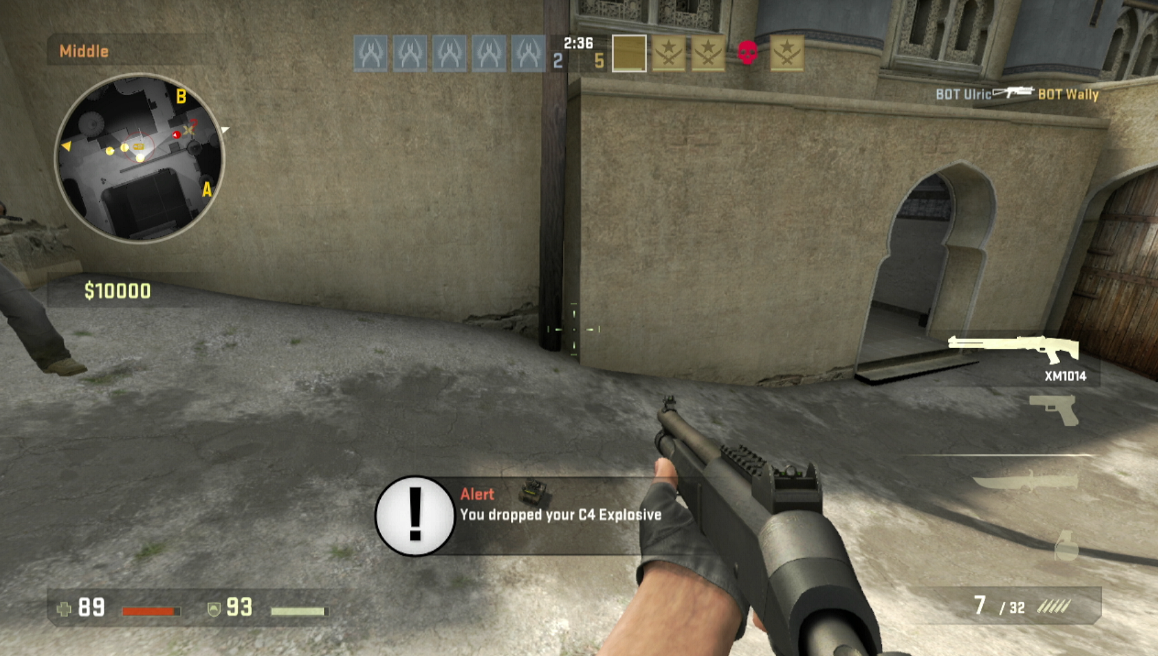This screenshot has height=656, width=1158.
Task: Choose the knife in the weapon list
Action: pyautogui.click(x=1026, y=482)
